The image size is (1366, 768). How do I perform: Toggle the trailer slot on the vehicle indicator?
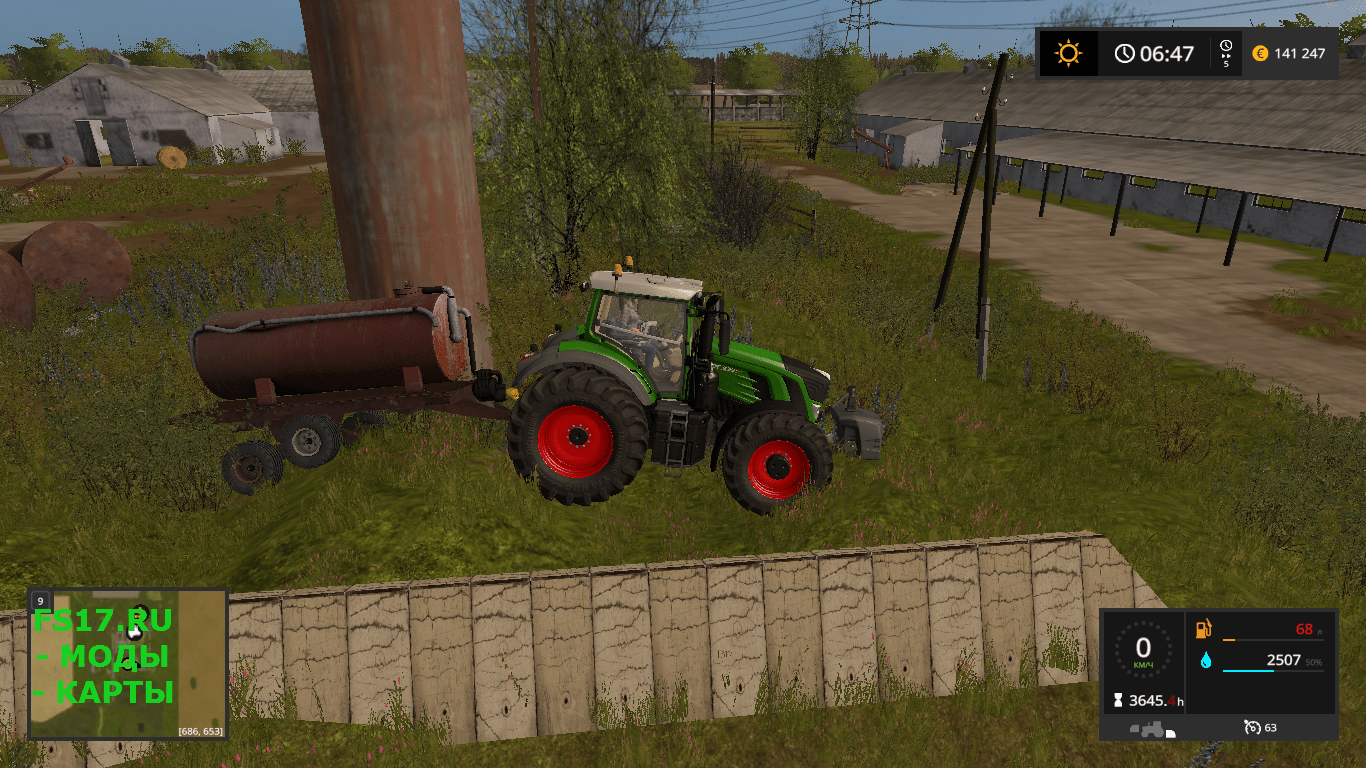[1171, 733]
